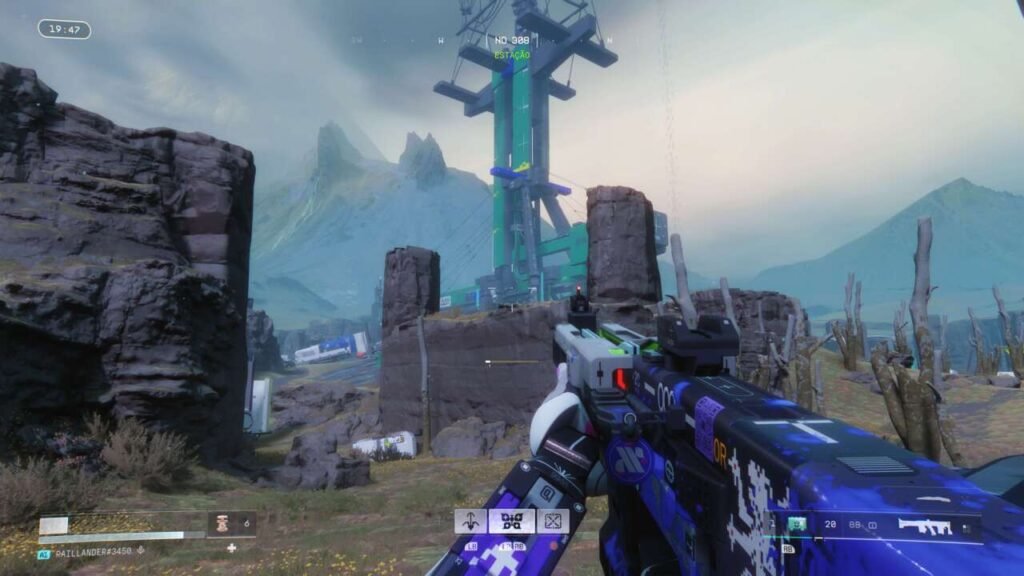Activate the highlighted middle ability icon
The image size is (1024, 576).
click(511, 520)
